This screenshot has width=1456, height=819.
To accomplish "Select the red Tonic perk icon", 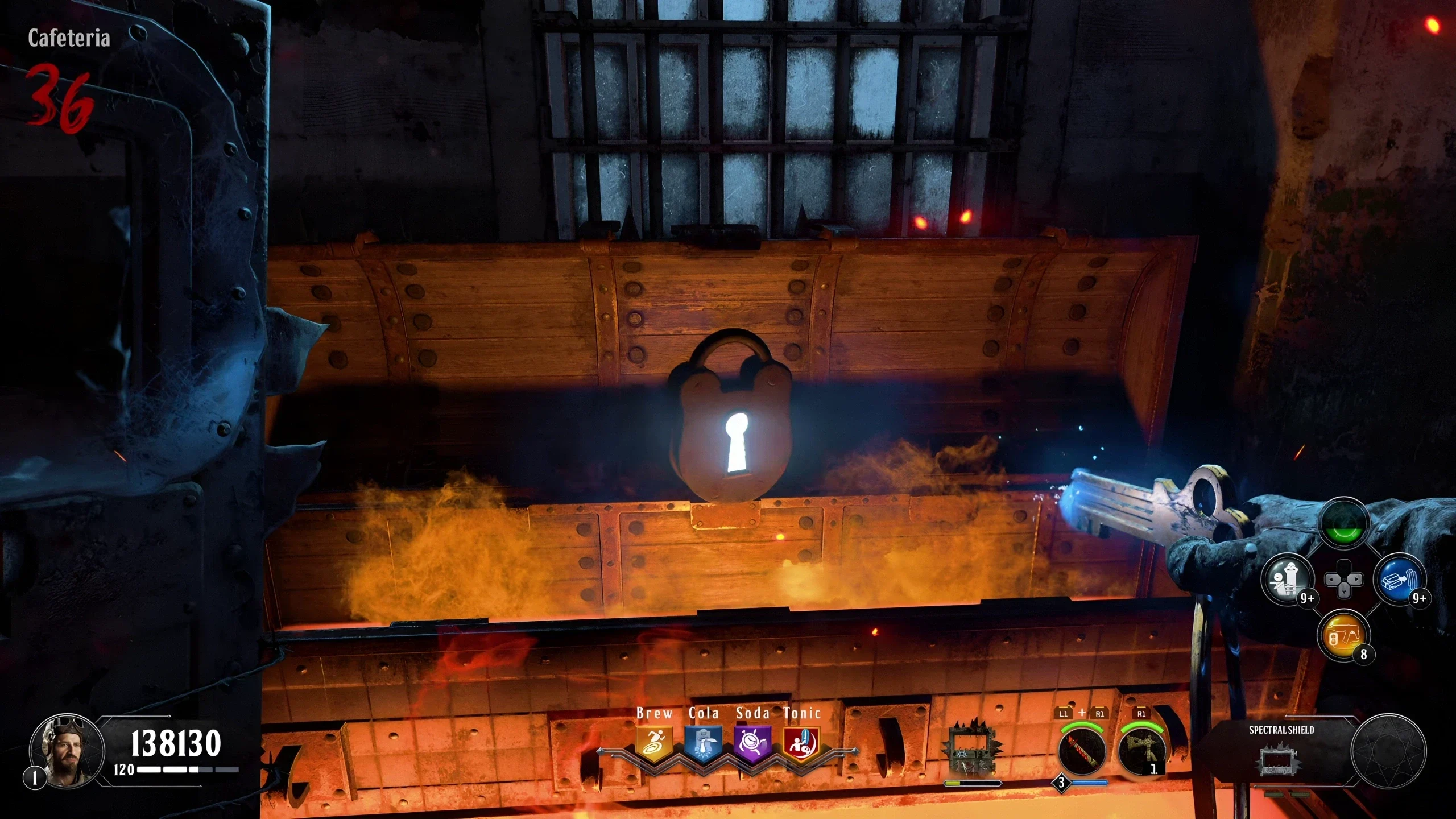I will pyautogui.click(x=801, y=743).
